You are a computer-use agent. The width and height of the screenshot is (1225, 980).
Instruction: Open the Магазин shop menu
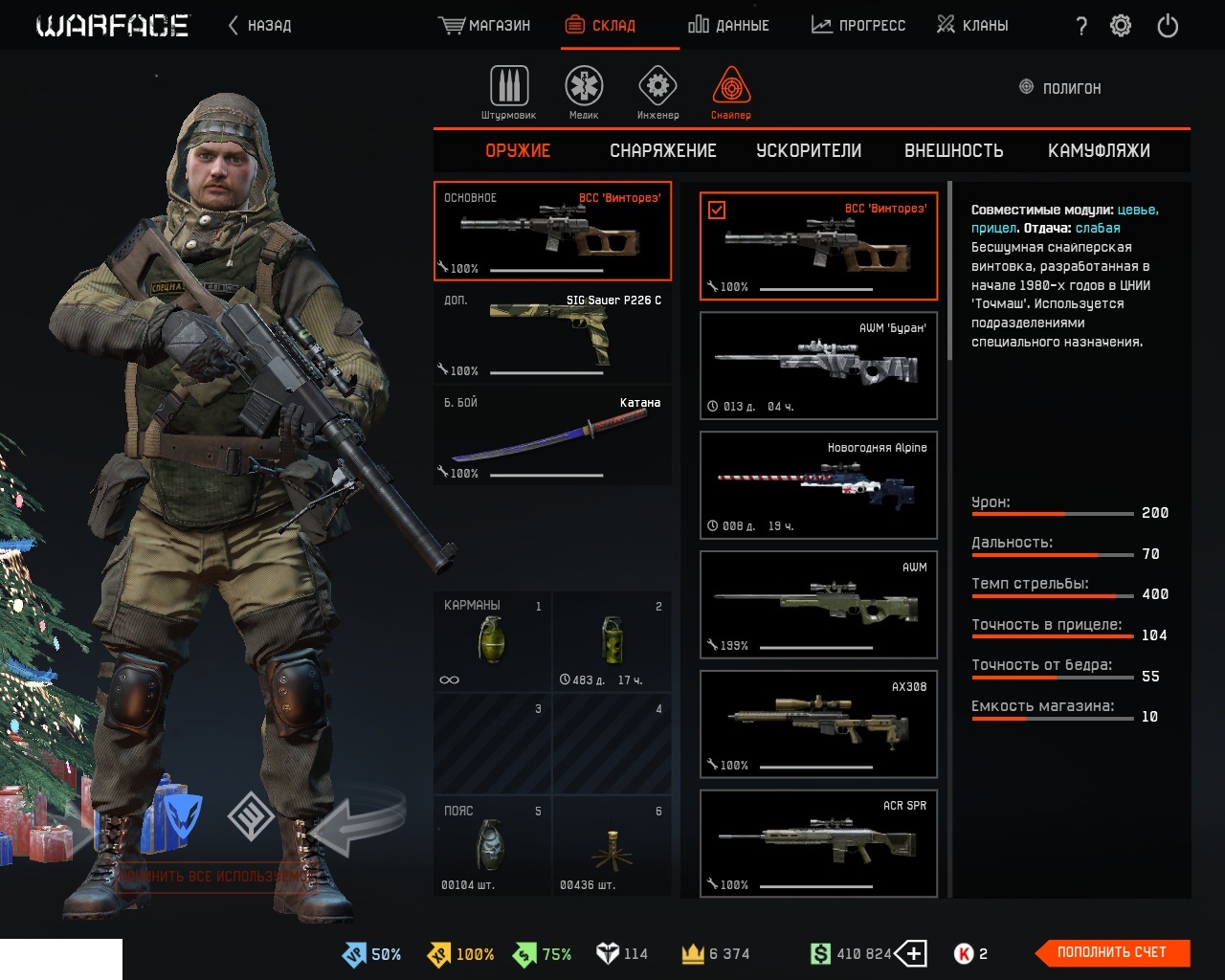click(484, 26)
